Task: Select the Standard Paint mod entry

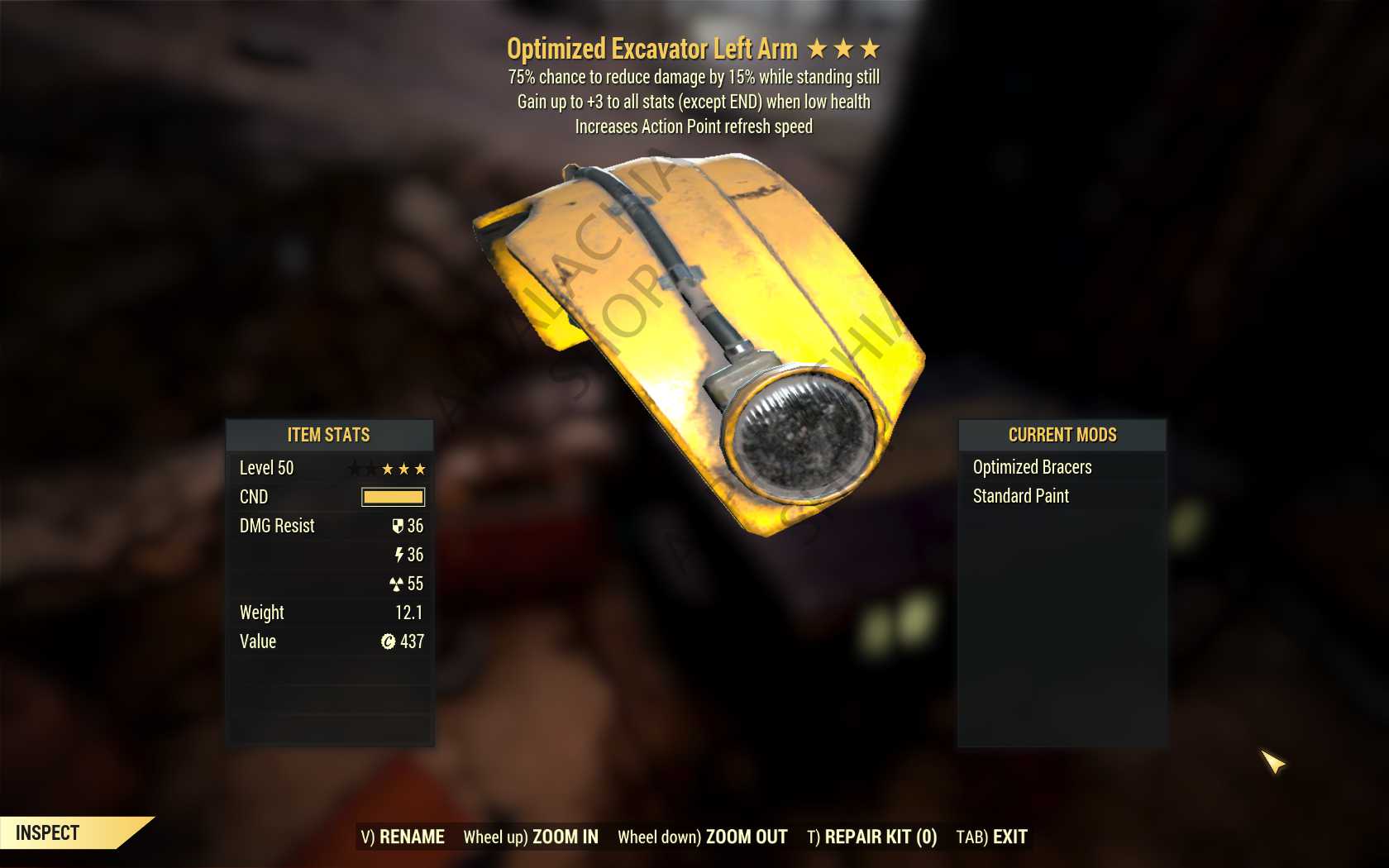Action: (x=1020, y=496)
